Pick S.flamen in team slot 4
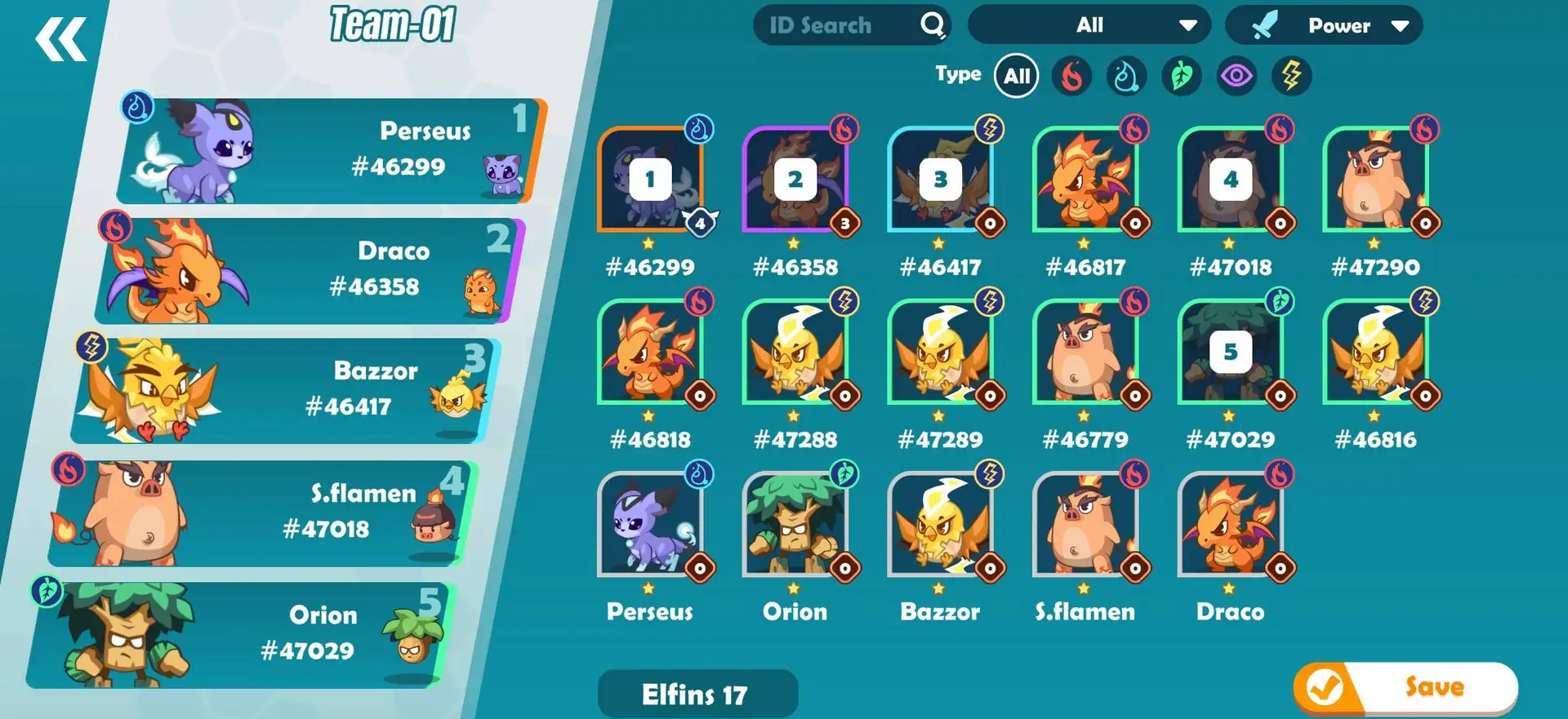This screenshot has width=1568, height=719. click(261, 513)
